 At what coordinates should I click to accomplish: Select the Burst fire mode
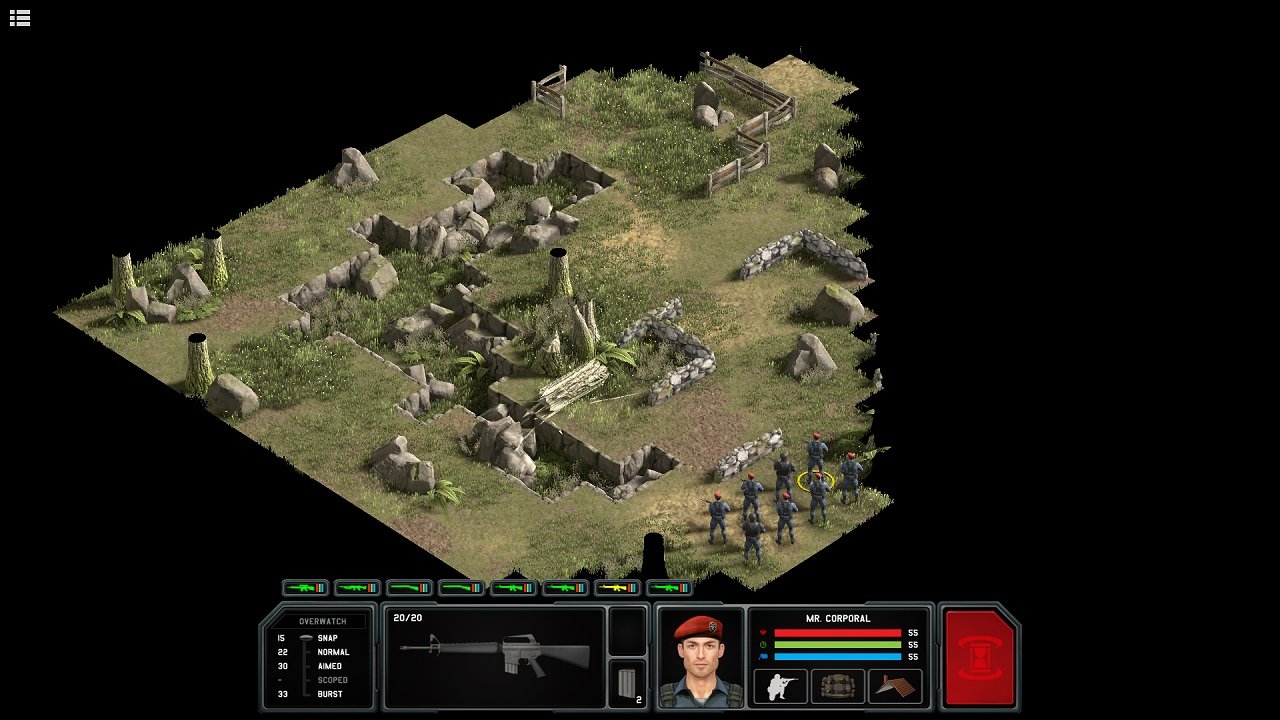click(x=329, y=694)
